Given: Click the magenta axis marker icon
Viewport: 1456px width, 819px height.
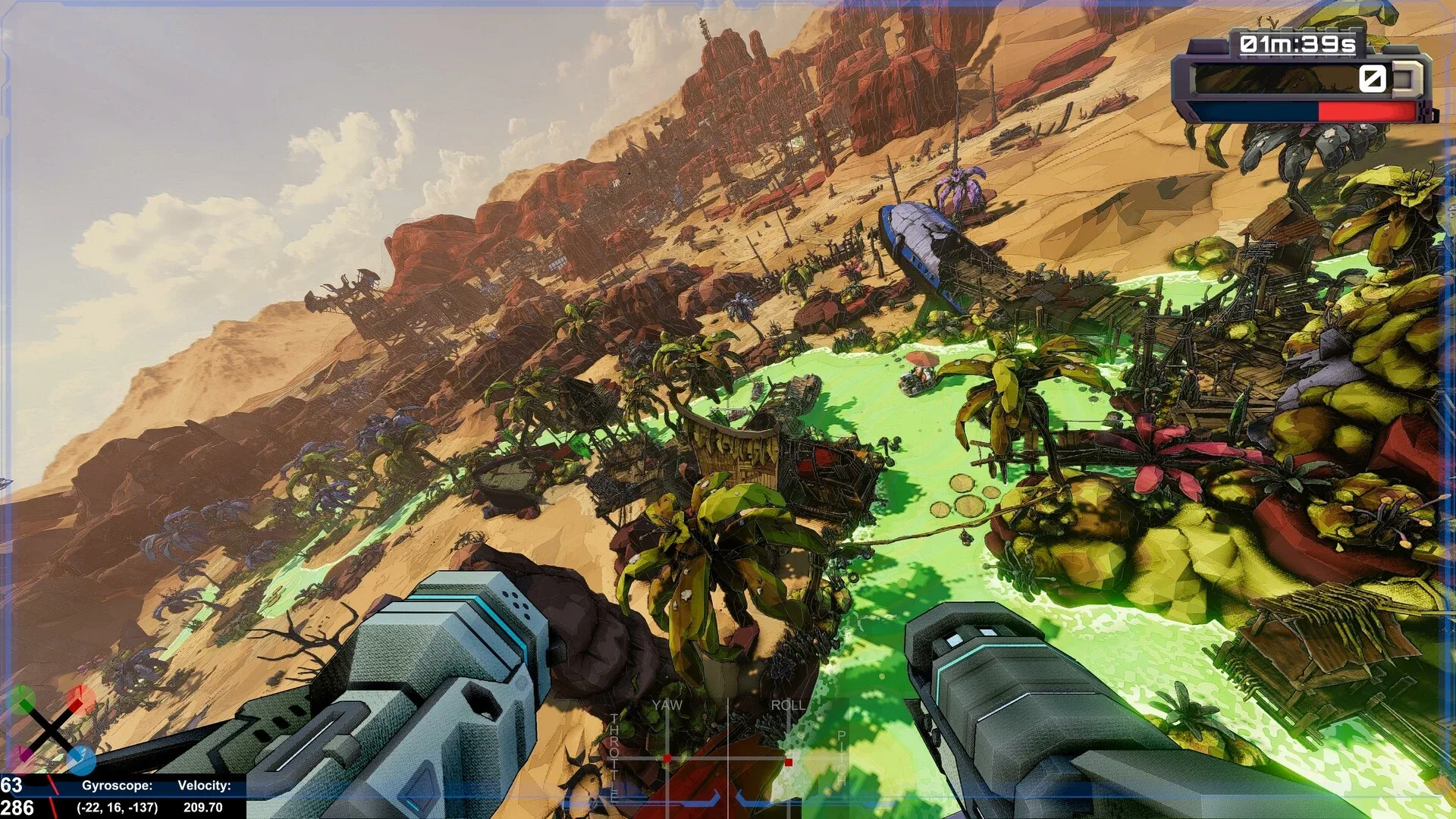Looking at the screenshot, I should (x=24, y=753).
